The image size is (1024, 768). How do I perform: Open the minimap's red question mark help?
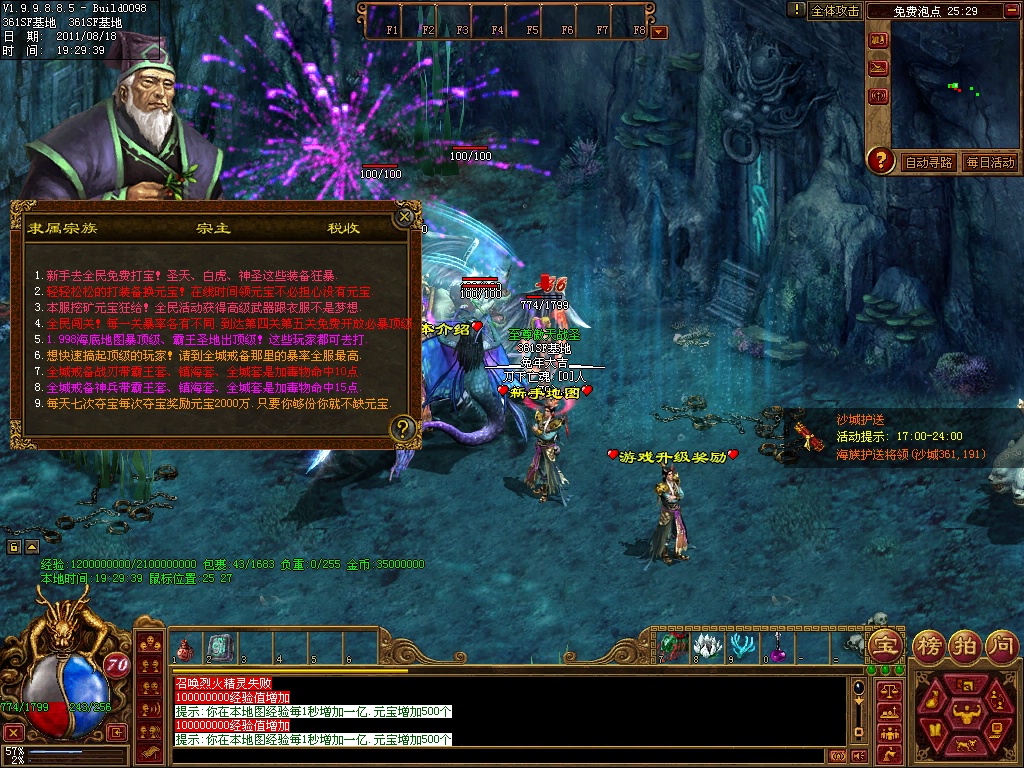(880, 160)
